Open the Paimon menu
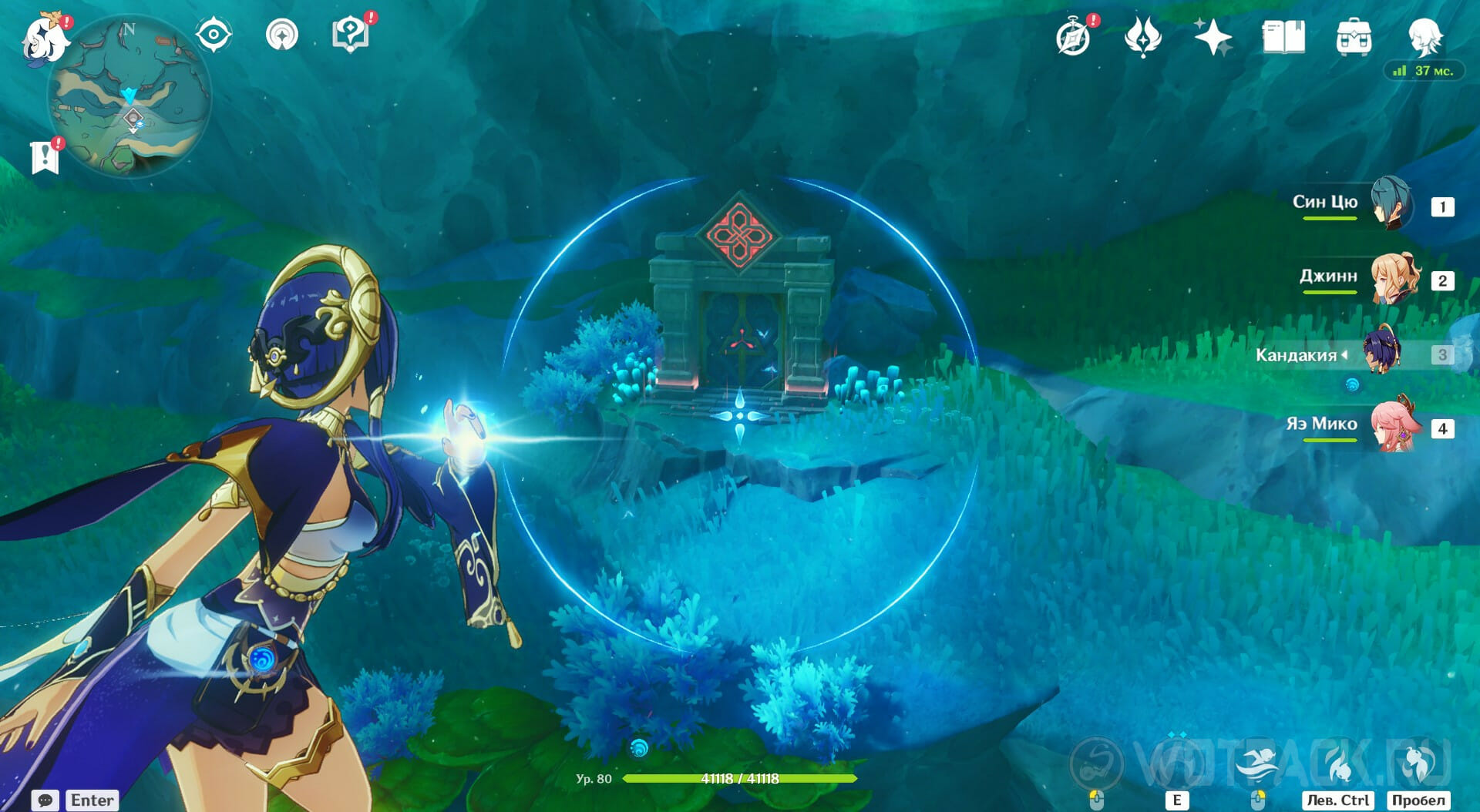 coord(44,38)
